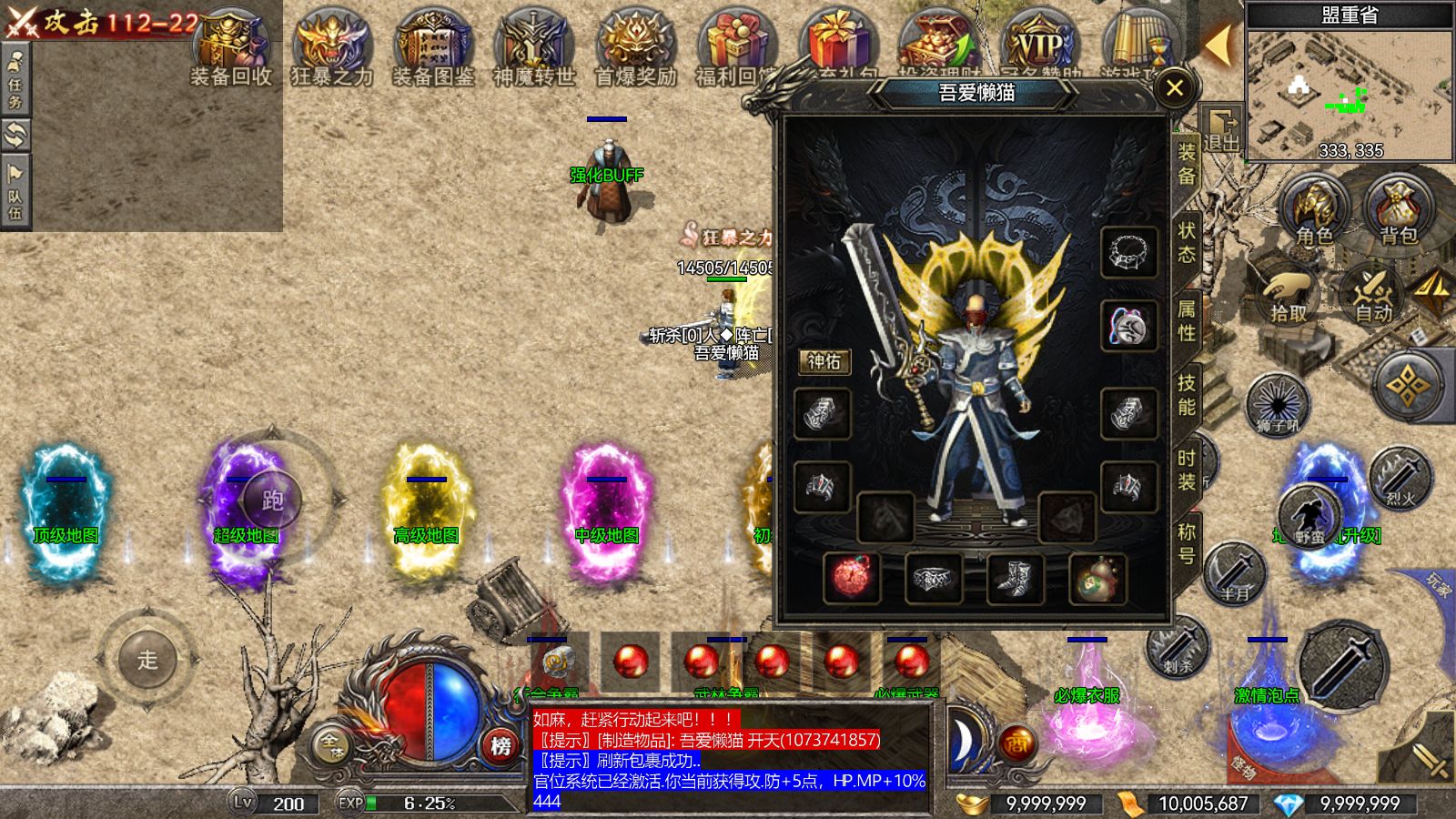Open 装备回收 equipment recycling
Viewport: 1456px width, 819px height.
pos(231,50)
